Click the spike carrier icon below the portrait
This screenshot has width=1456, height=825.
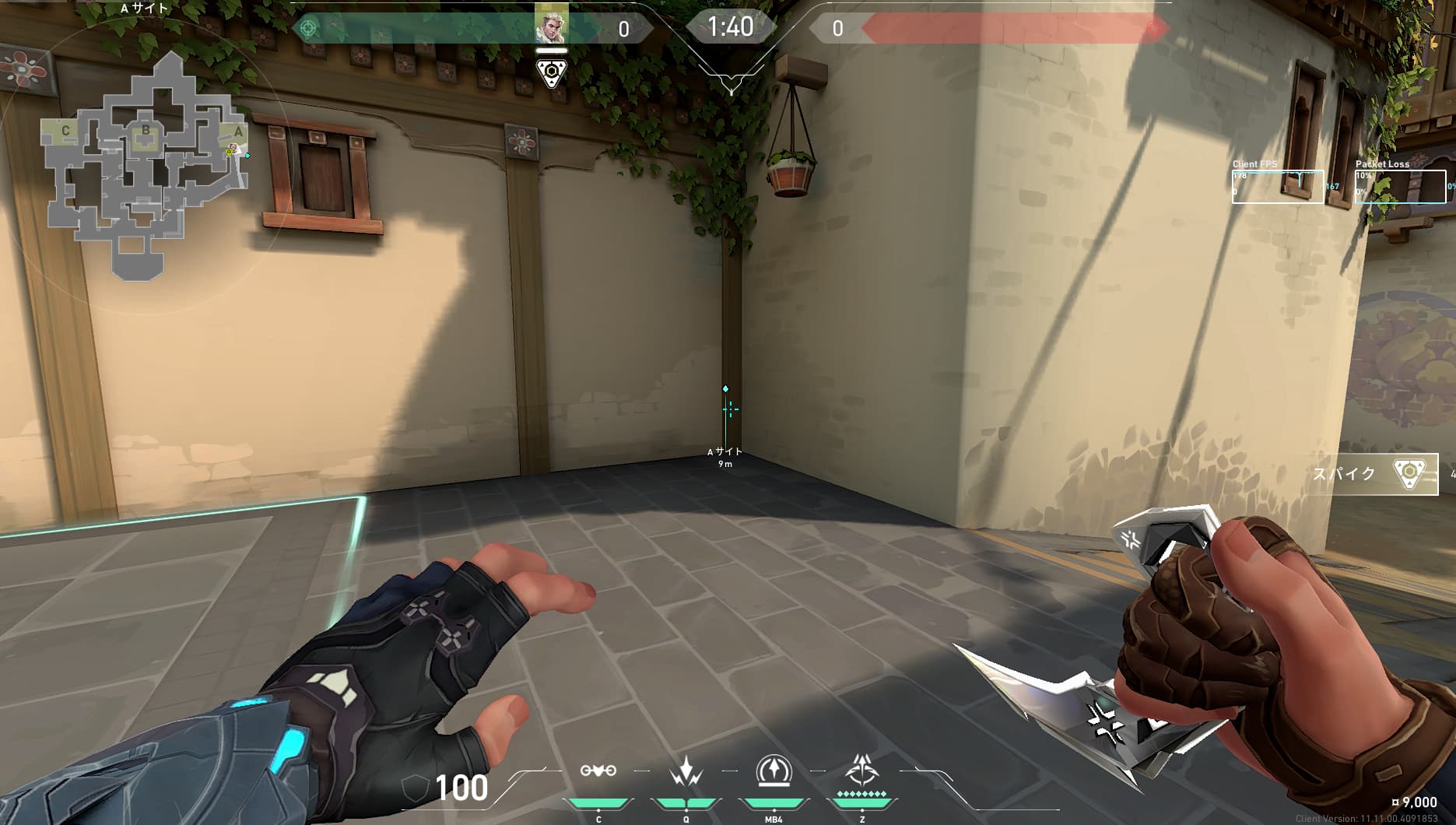[552, 73]
